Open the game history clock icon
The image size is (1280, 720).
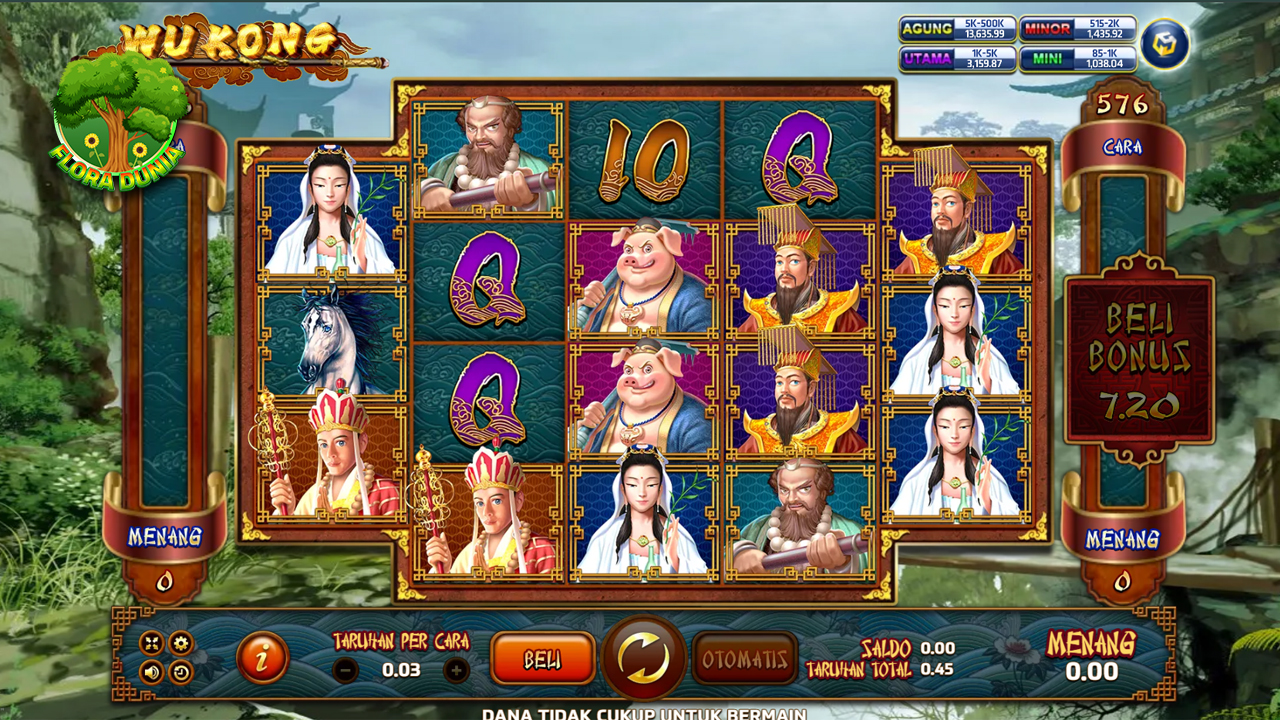[182, 672]
